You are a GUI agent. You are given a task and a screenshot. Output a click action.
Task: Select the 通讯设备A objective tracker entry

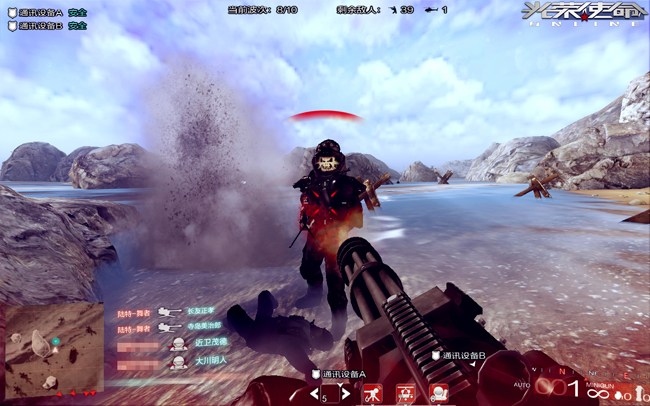pos(46,13)
